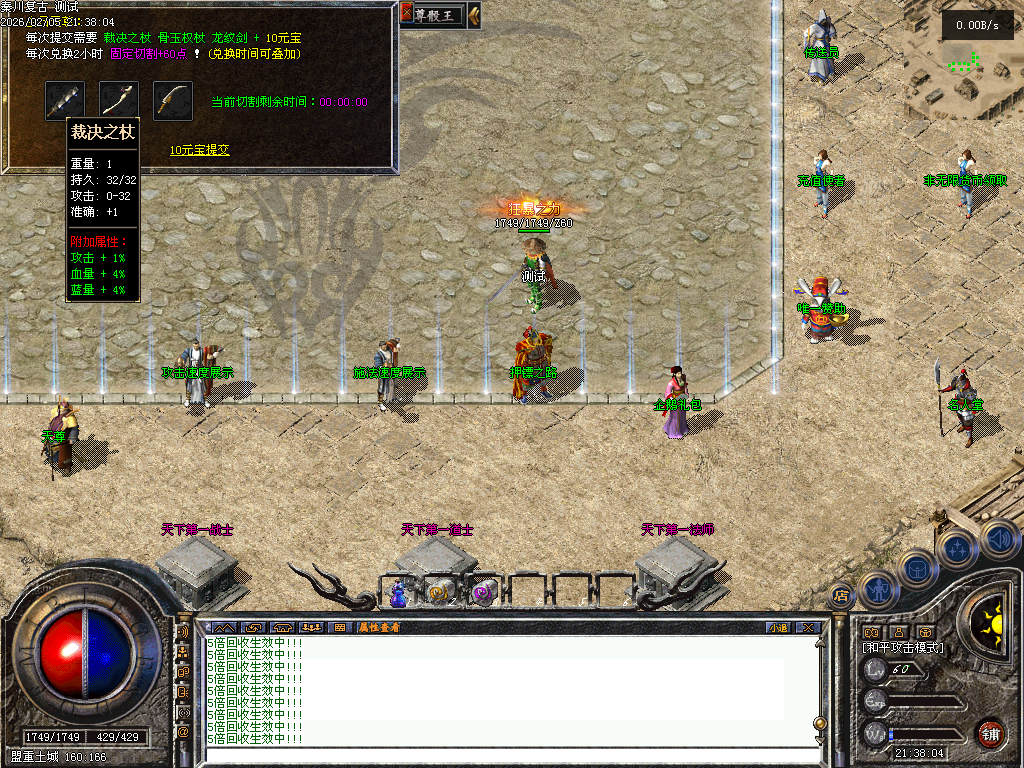Open the red 铺 stall button
Image resolution: width=1024 pixels, height=768 pixels.
pos(990,733)
